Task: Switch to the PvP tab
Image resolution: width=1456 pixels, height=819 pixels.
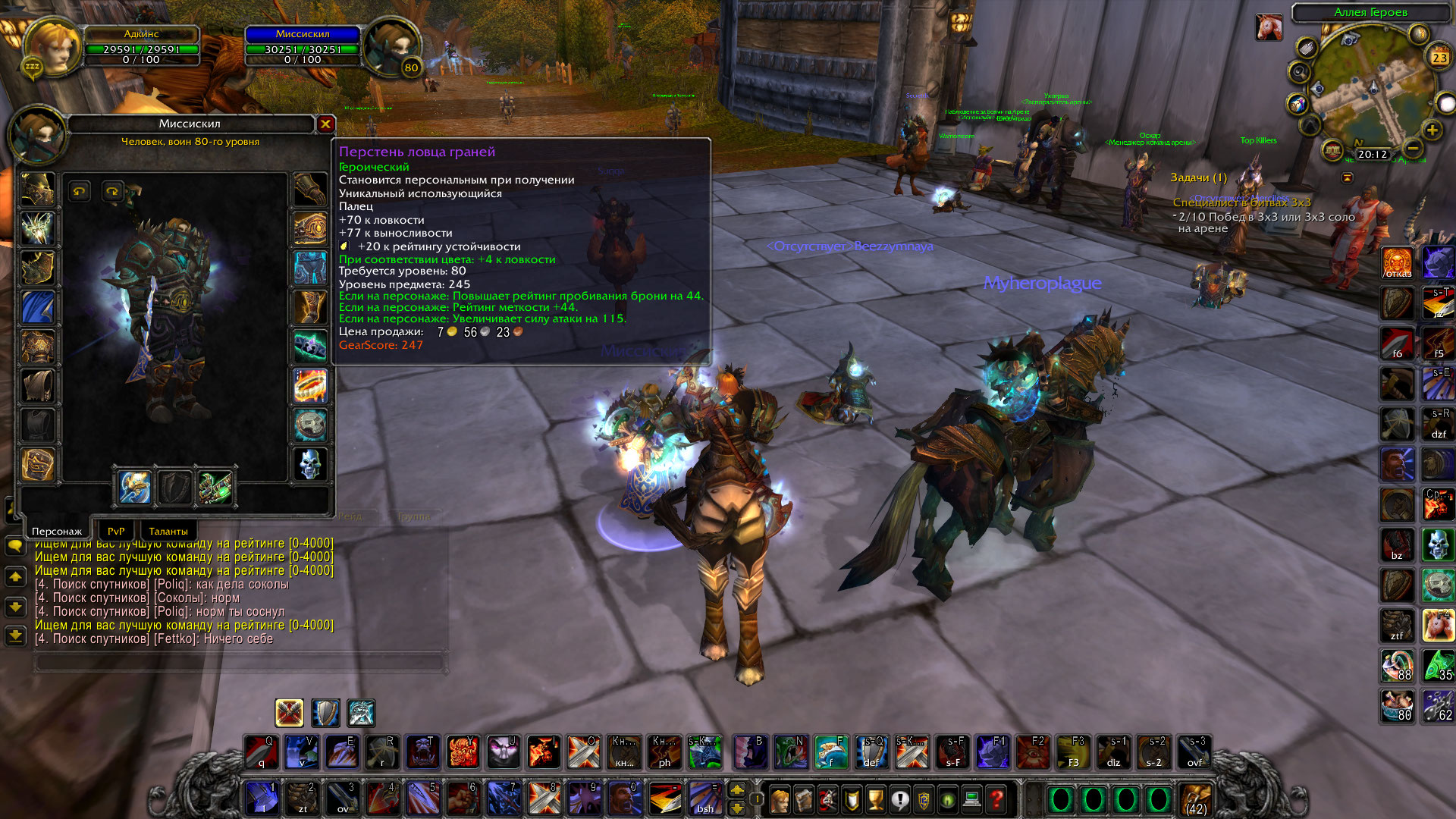Action: tap(116, 531)
